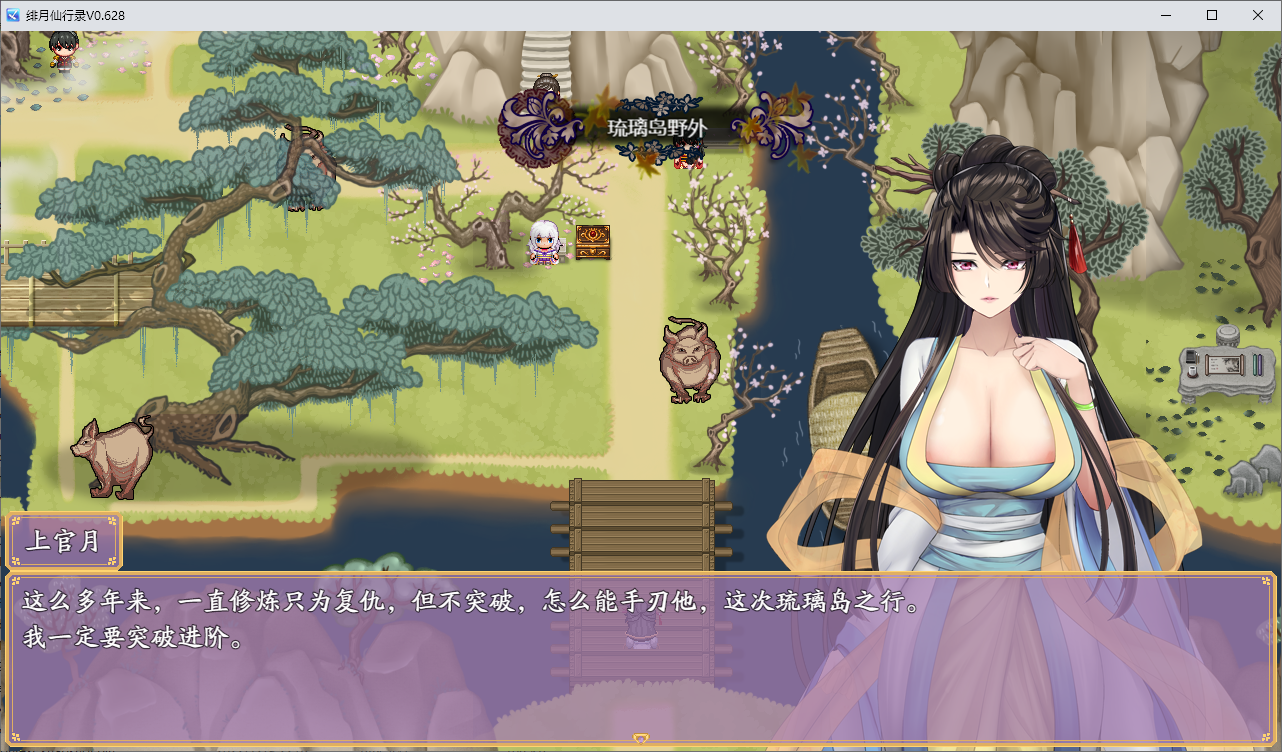Advance the dialogue via the bottom arrow indicator
The height and width of the screenshot is (752, 1282).
[x=641, y=739]
